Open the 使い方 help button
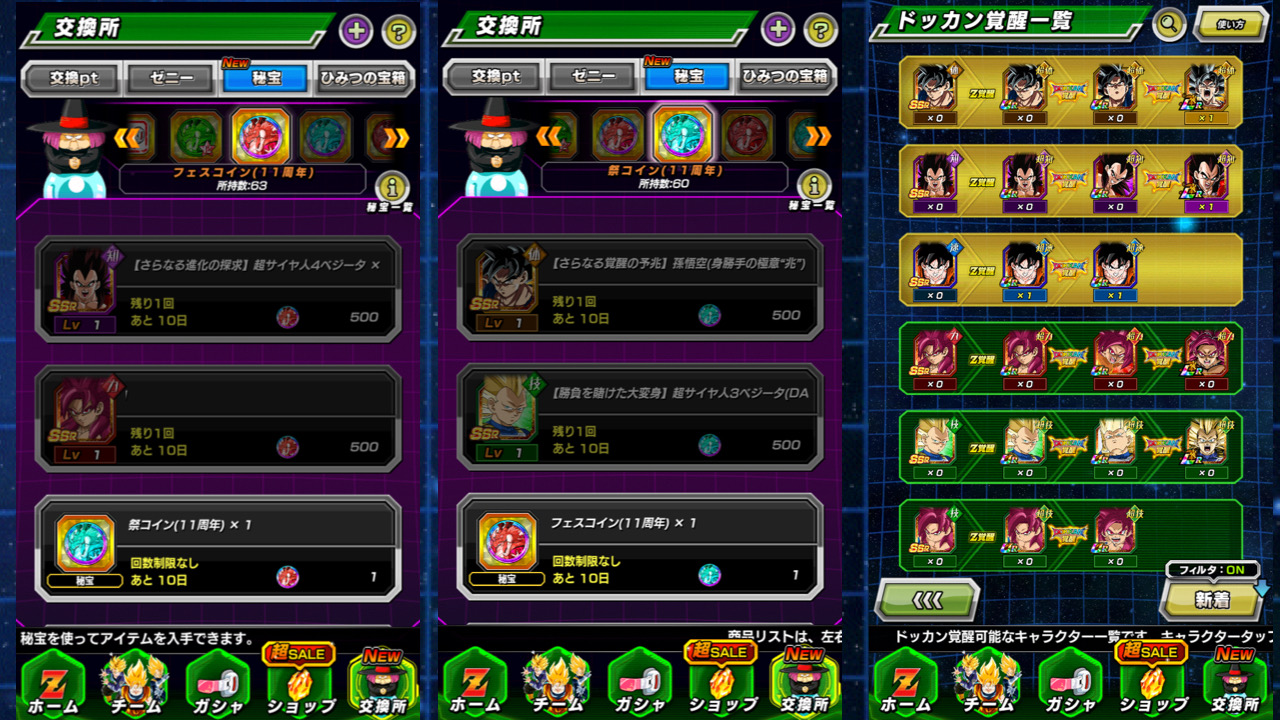 1230,24
